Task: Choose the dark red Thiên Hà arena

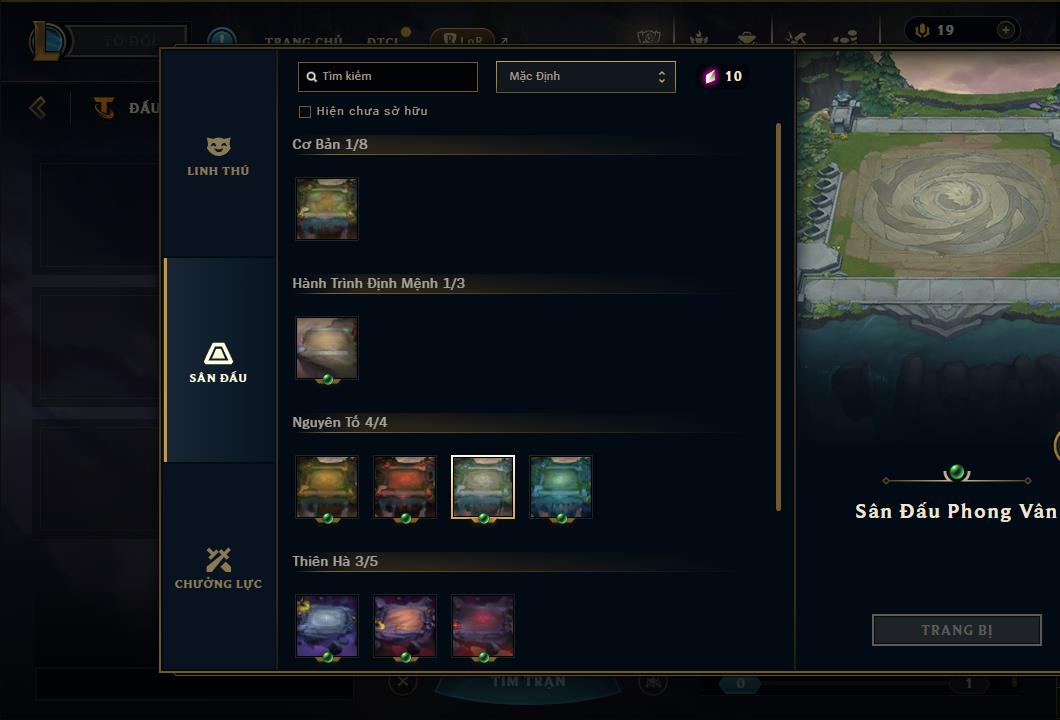Action: coord(483,626)
